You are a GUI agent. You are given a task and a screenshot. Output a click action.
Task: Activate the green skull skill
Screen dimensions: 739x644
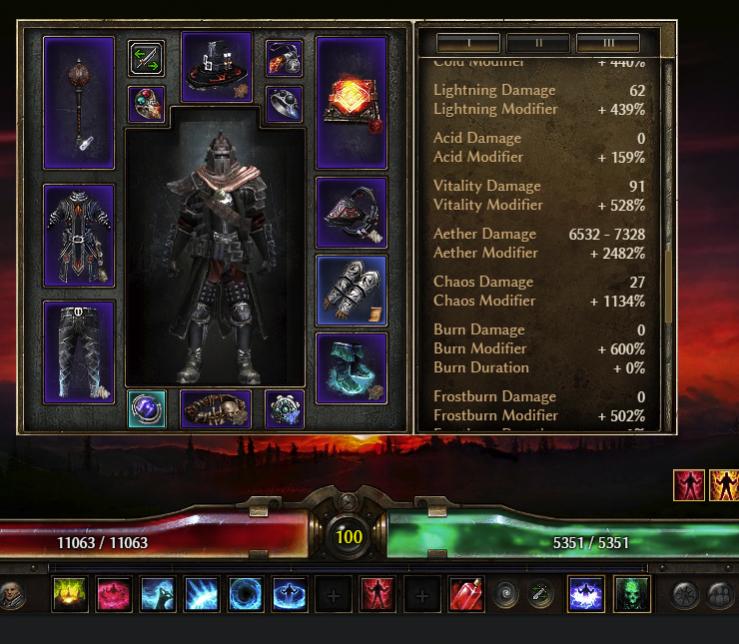click(x=632, y=595)
